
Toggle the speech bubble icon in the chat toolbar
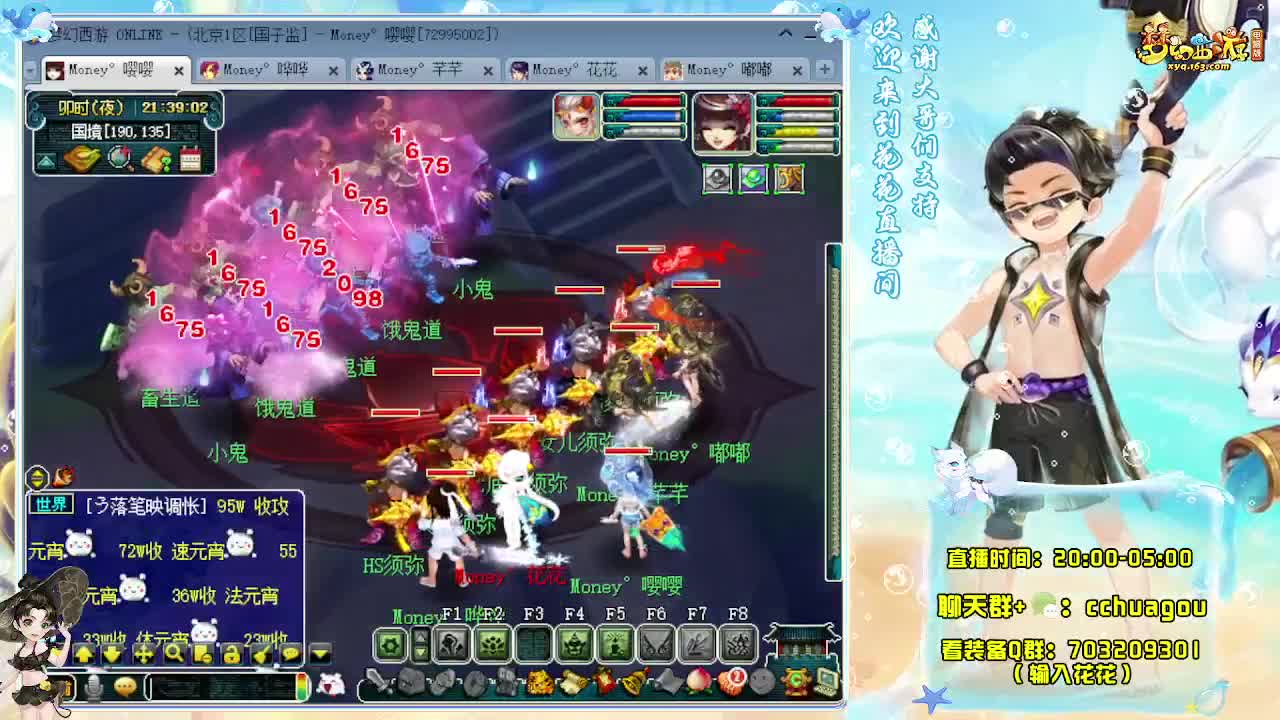point(290,654)
